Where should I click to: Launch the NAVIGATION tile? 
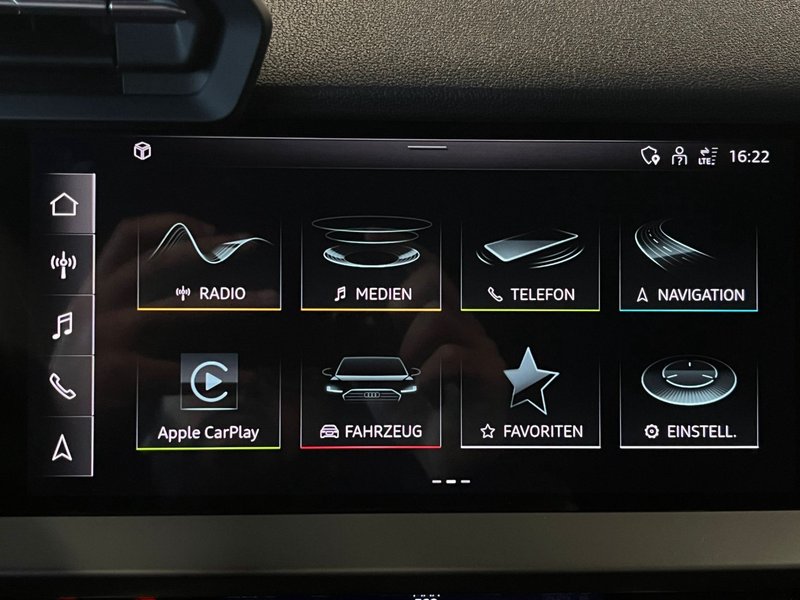pos(689,263)
